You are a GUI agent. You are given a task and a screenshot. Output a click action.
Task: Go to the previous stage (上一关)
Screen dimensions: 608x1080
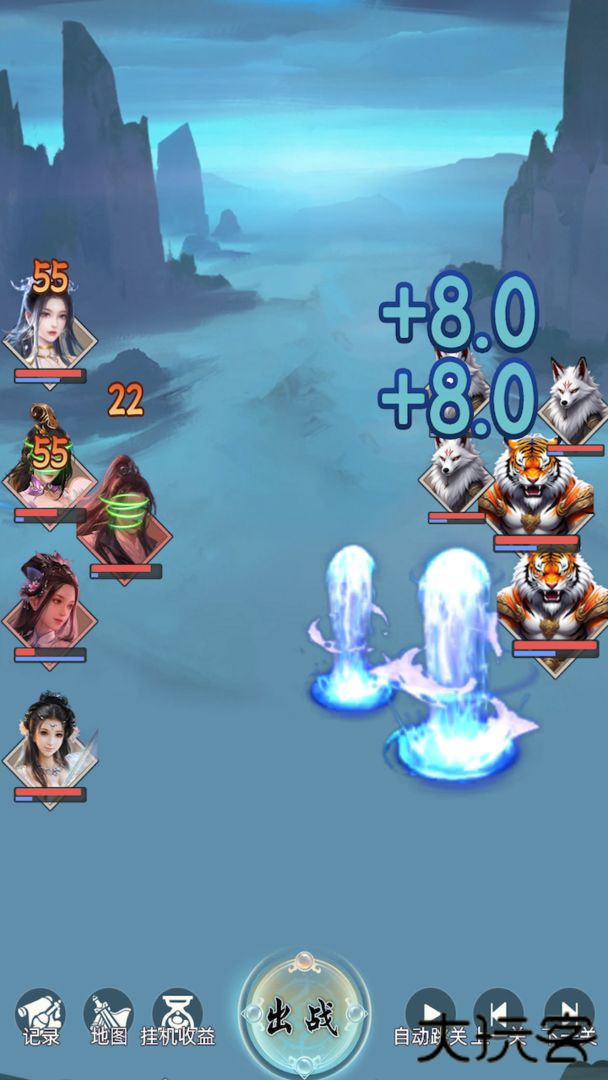pos(498,1012)
